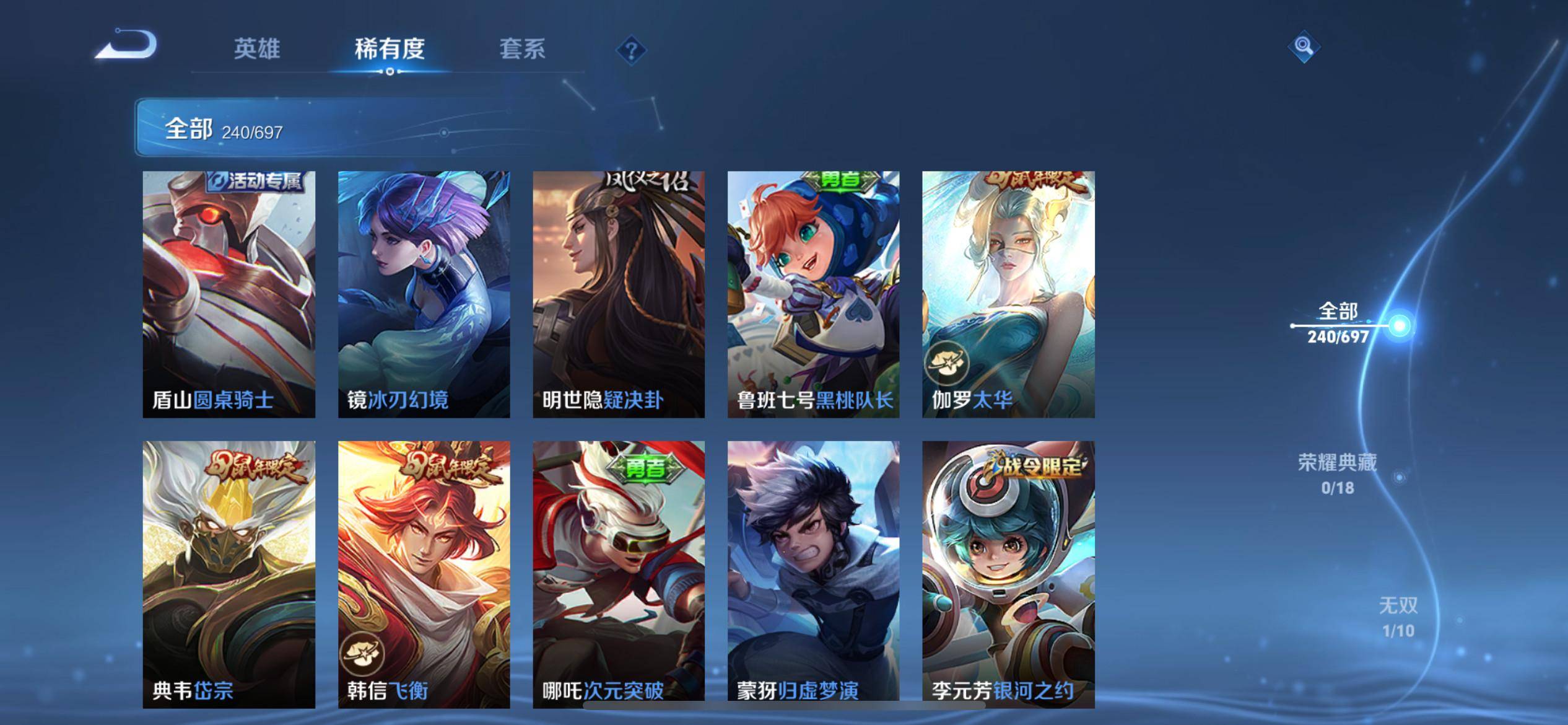
Task: Go back with the return arrow
Action: [x=127, y=45]
